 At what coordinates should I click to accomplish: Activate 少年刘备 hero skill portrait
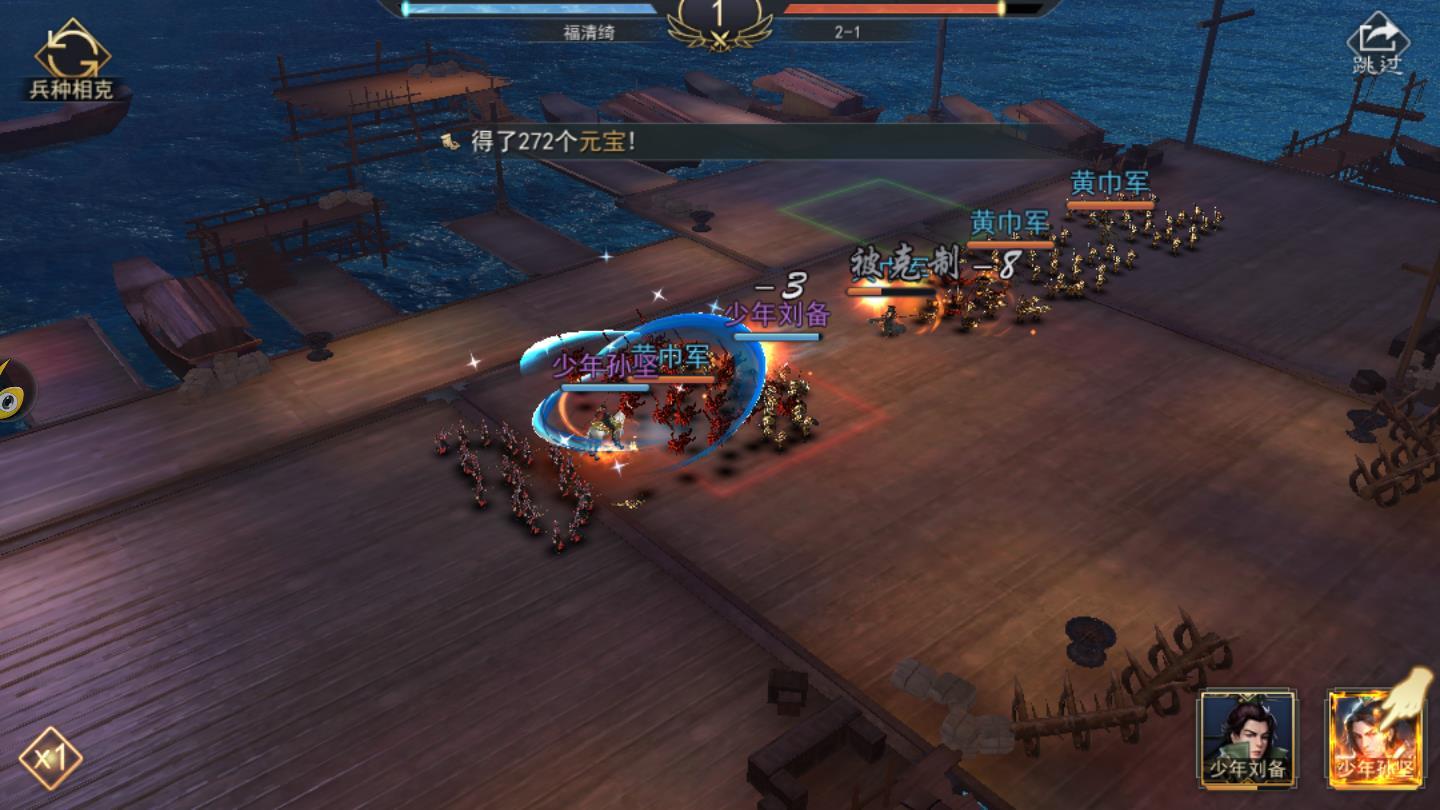point(1247,735)
